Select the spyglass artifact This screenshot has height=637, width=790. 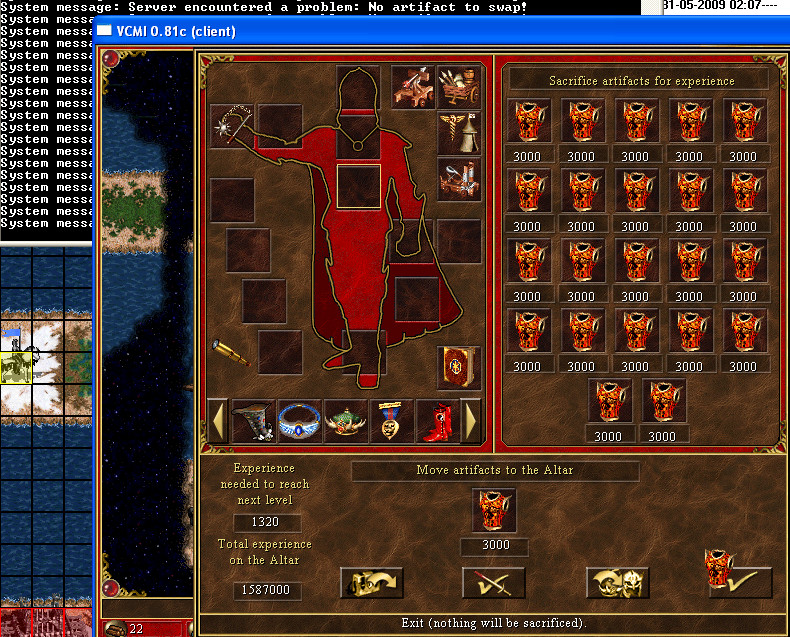(232, 350)
